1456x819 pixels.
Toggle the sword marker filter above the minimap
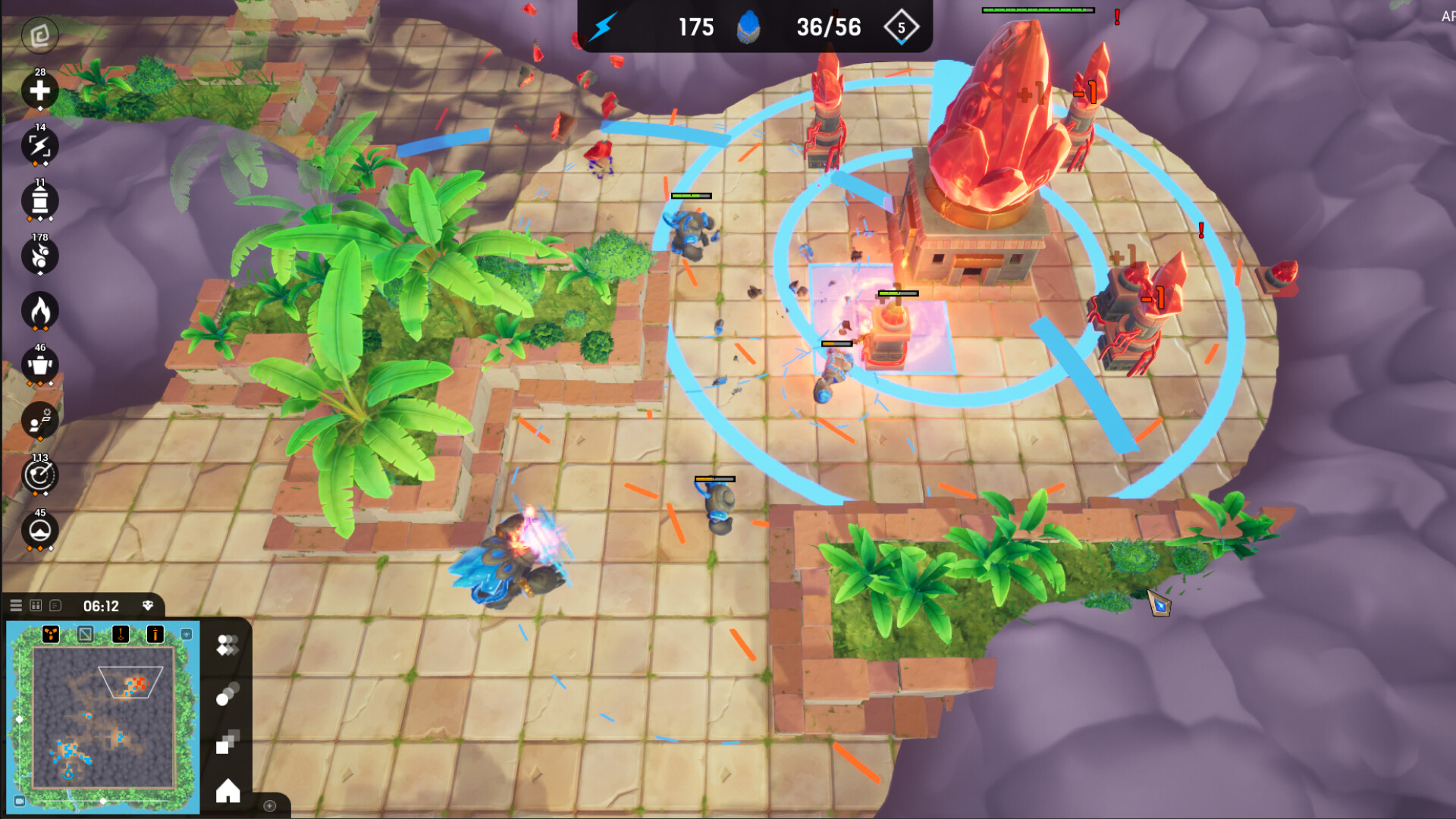coord(155,635)
